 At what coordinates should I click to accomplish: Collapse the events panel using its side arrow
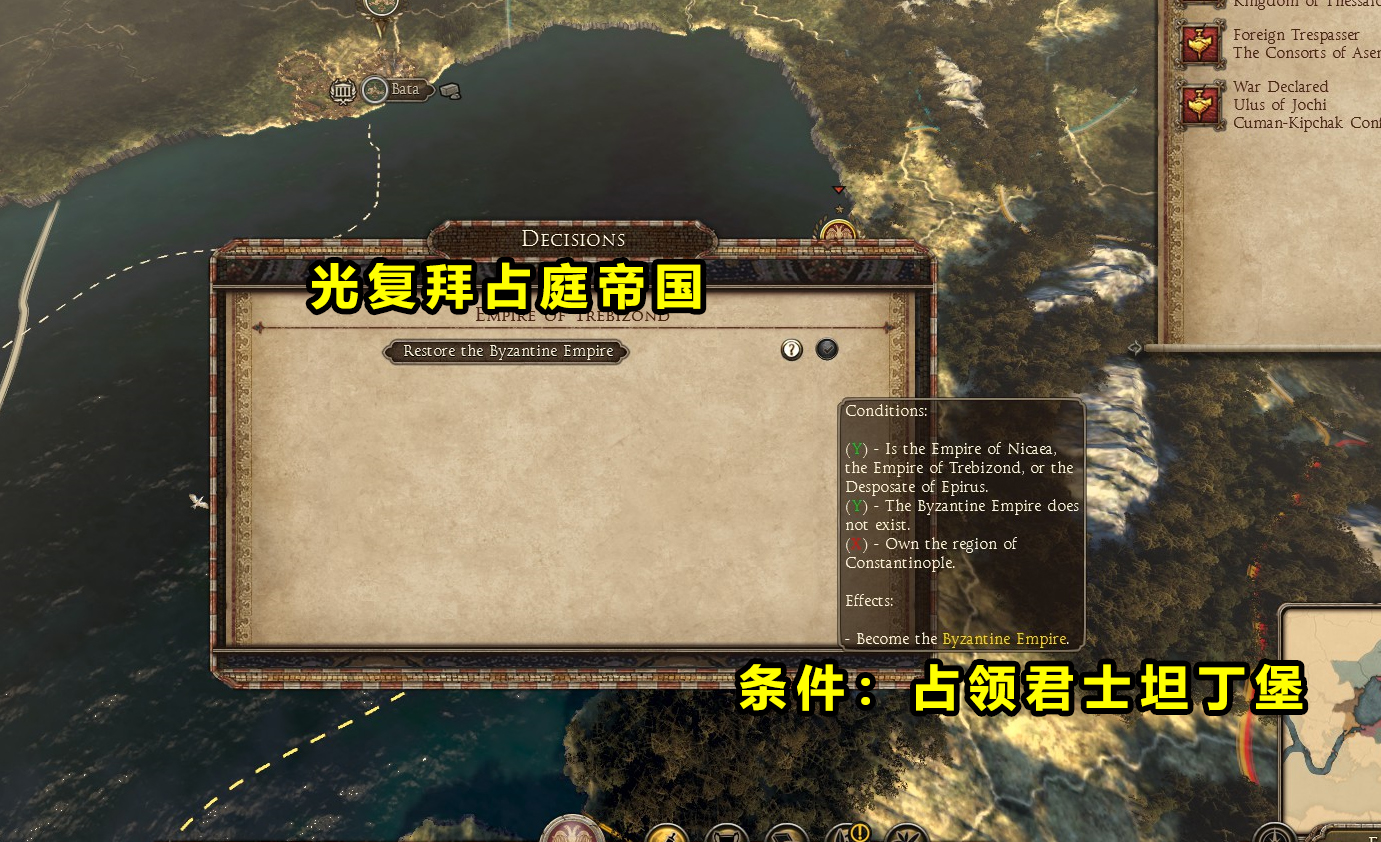[1133, 347]
